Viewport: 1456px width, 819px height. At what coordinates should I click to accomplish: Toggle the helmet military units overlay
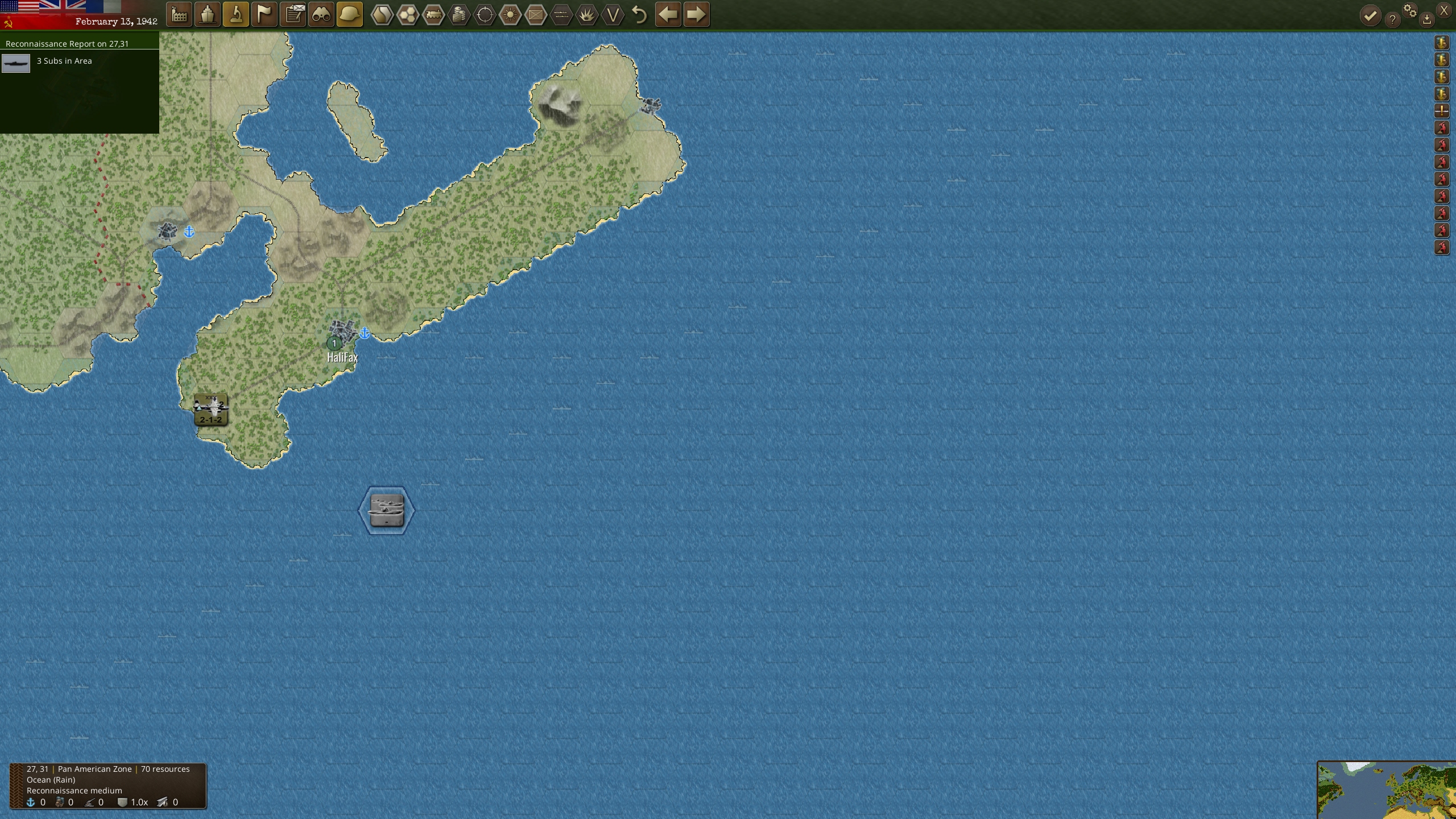tap(350, 14)
